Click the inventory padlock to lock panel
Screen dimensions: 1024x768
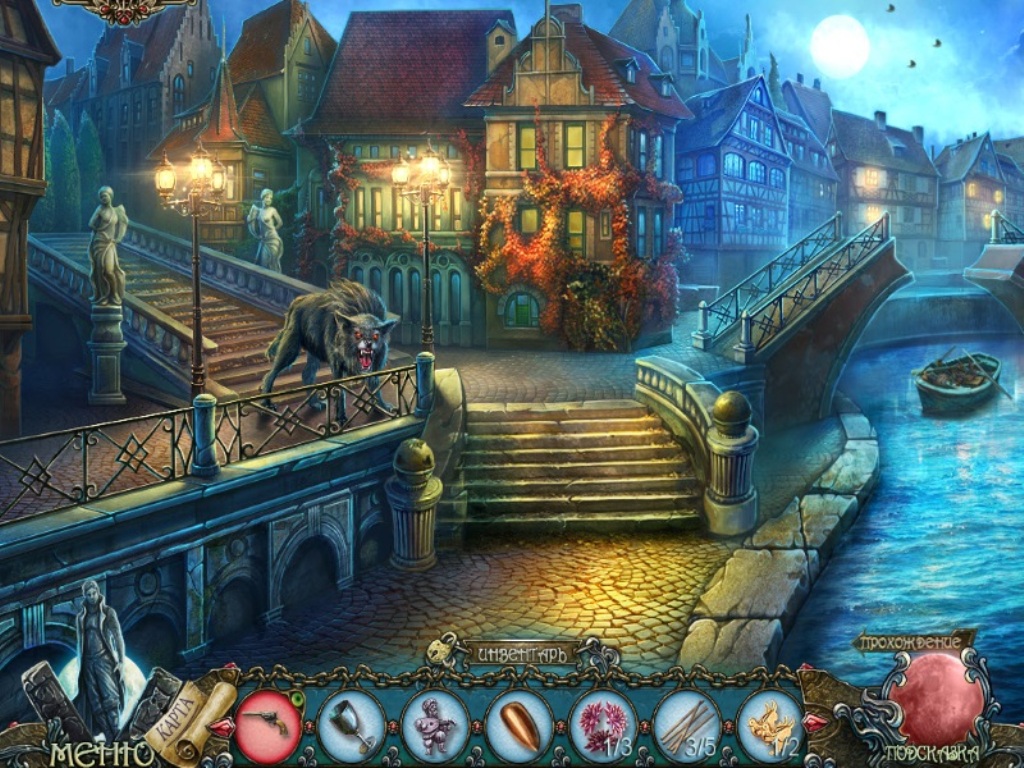438,651
